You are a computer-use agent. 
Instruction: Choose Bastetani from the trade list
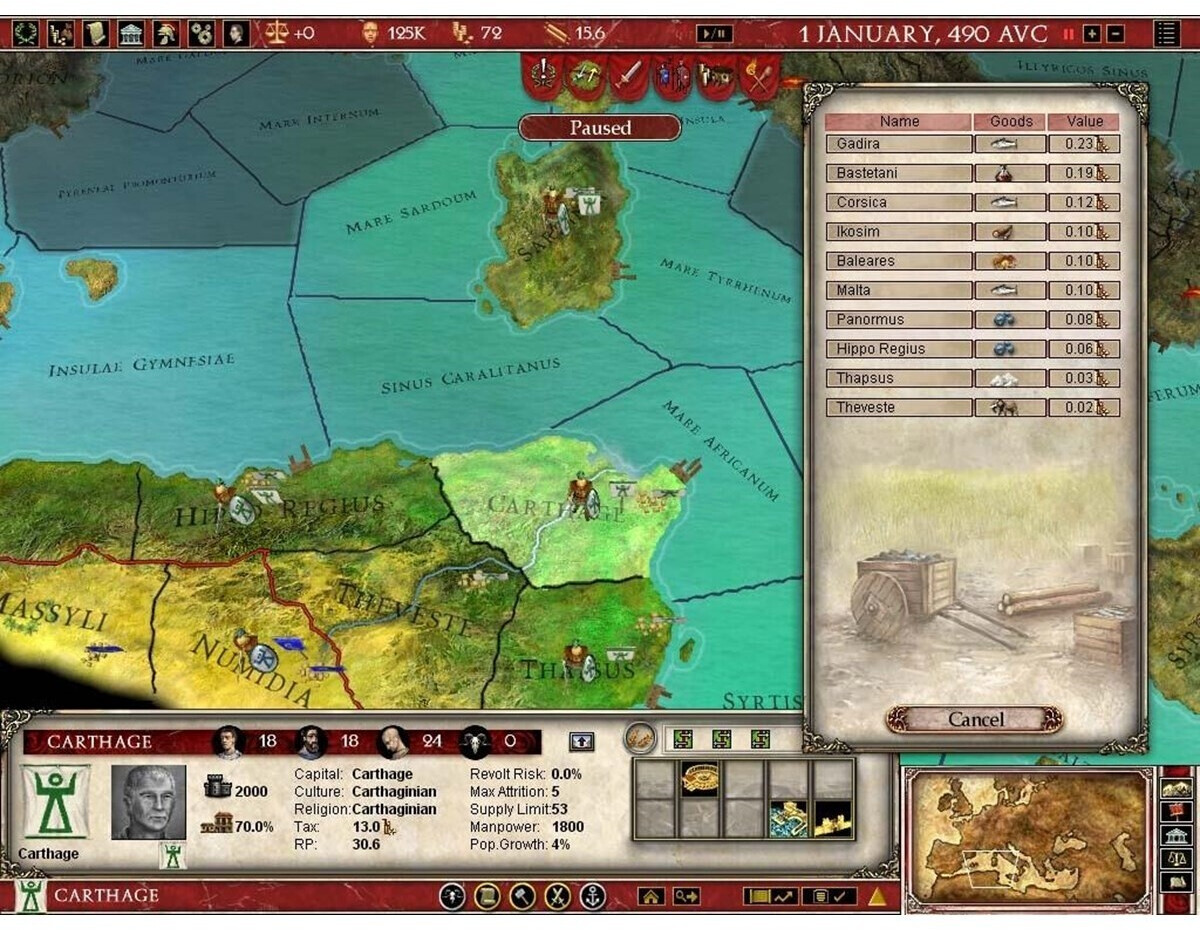[899, 173]
